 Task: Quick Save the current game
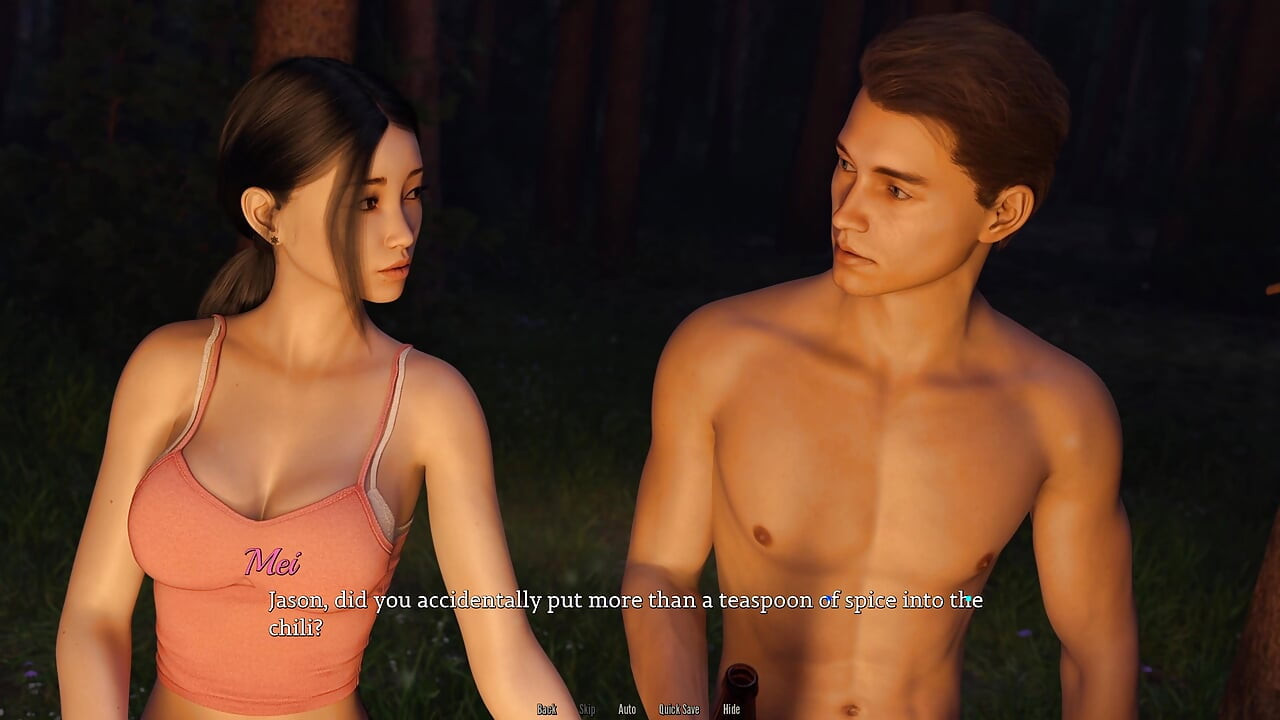[x=679, y=709]
